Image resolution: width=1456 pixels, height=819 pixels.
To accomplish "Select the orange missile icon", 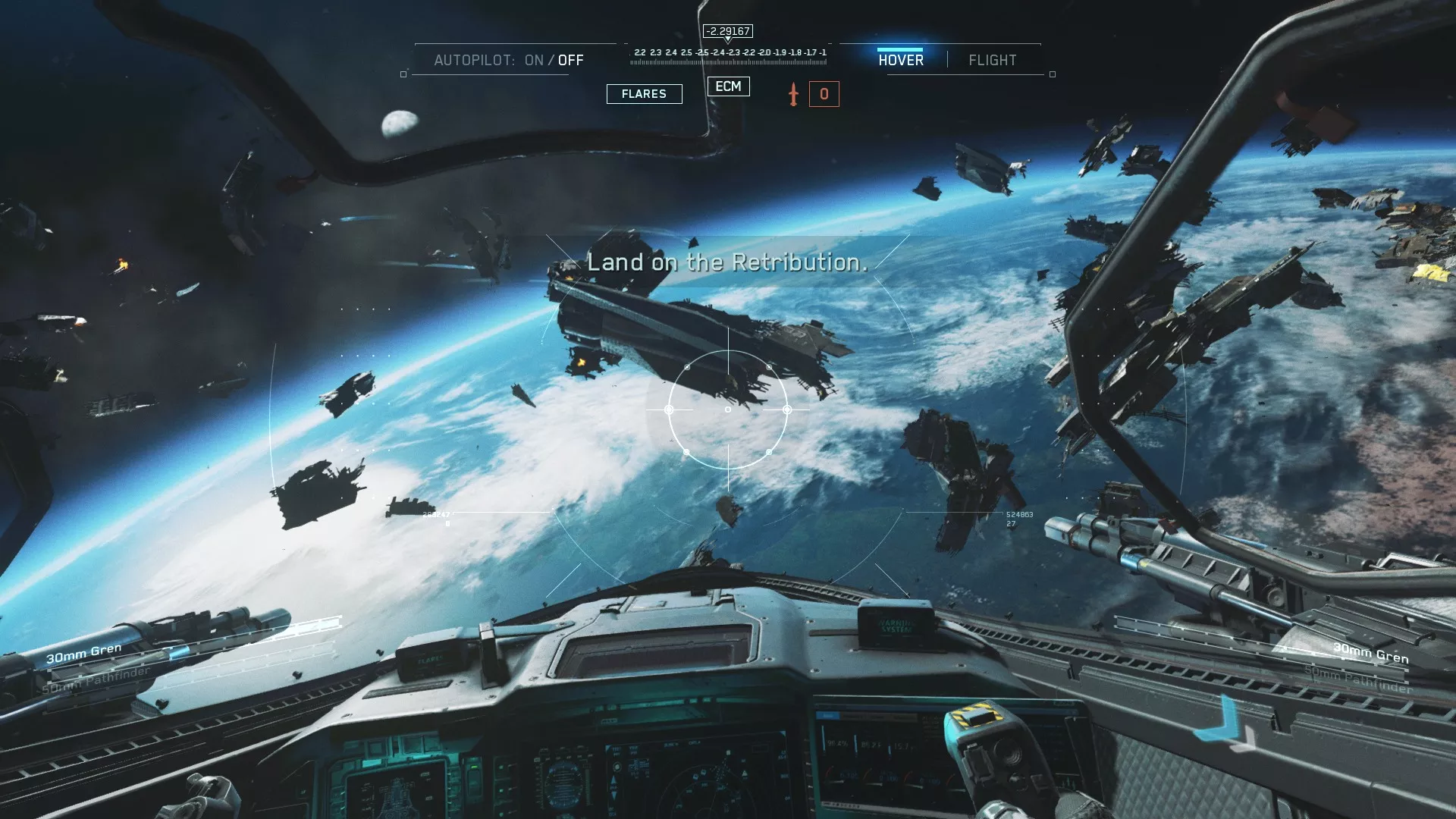I will 793,94.
